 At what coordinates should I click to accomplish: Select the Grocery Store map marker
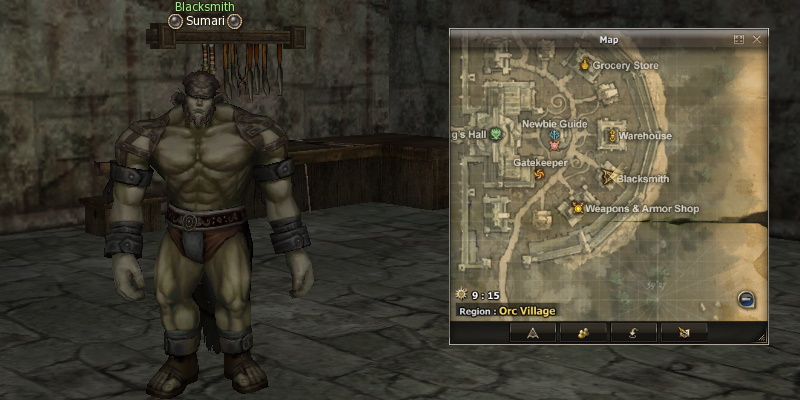(x=585, y=65)
